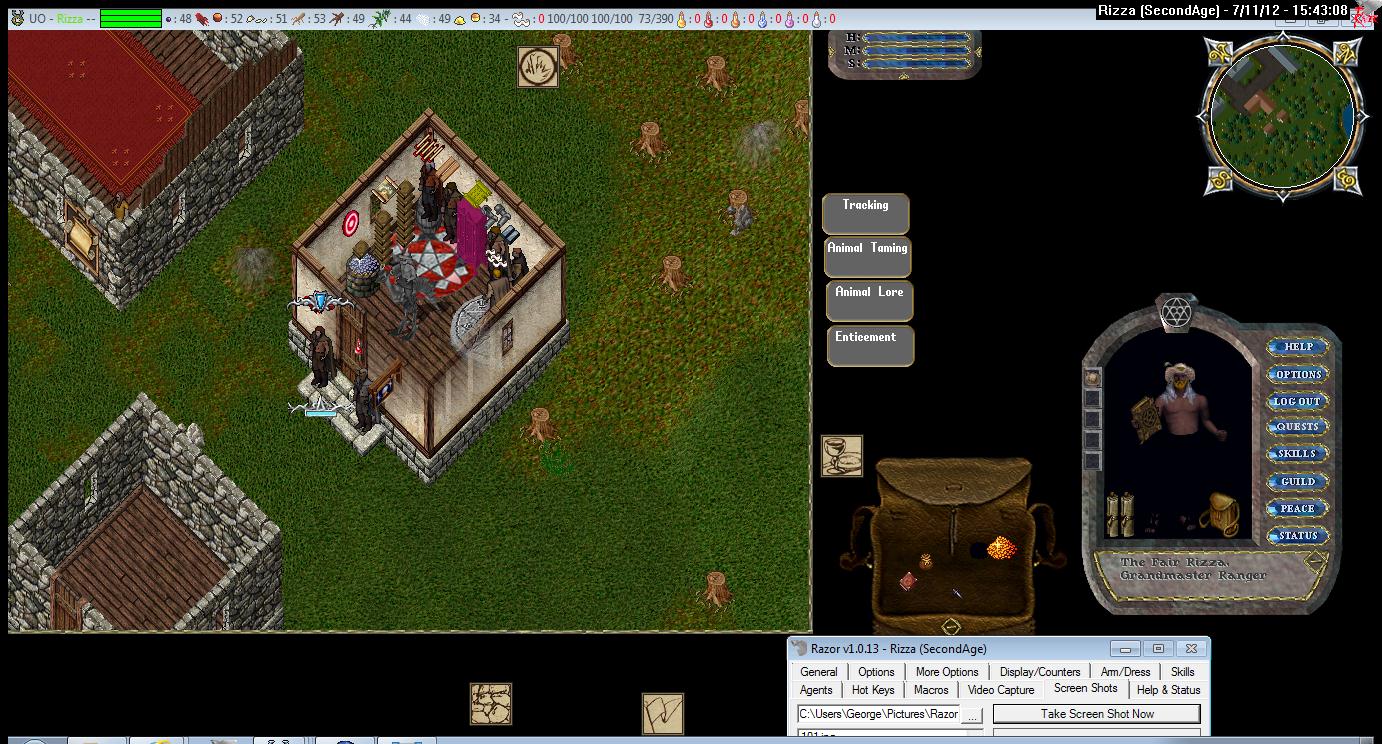Open the SKILLS list
Screen dimensions: 1382x744
coord(1297,454)
